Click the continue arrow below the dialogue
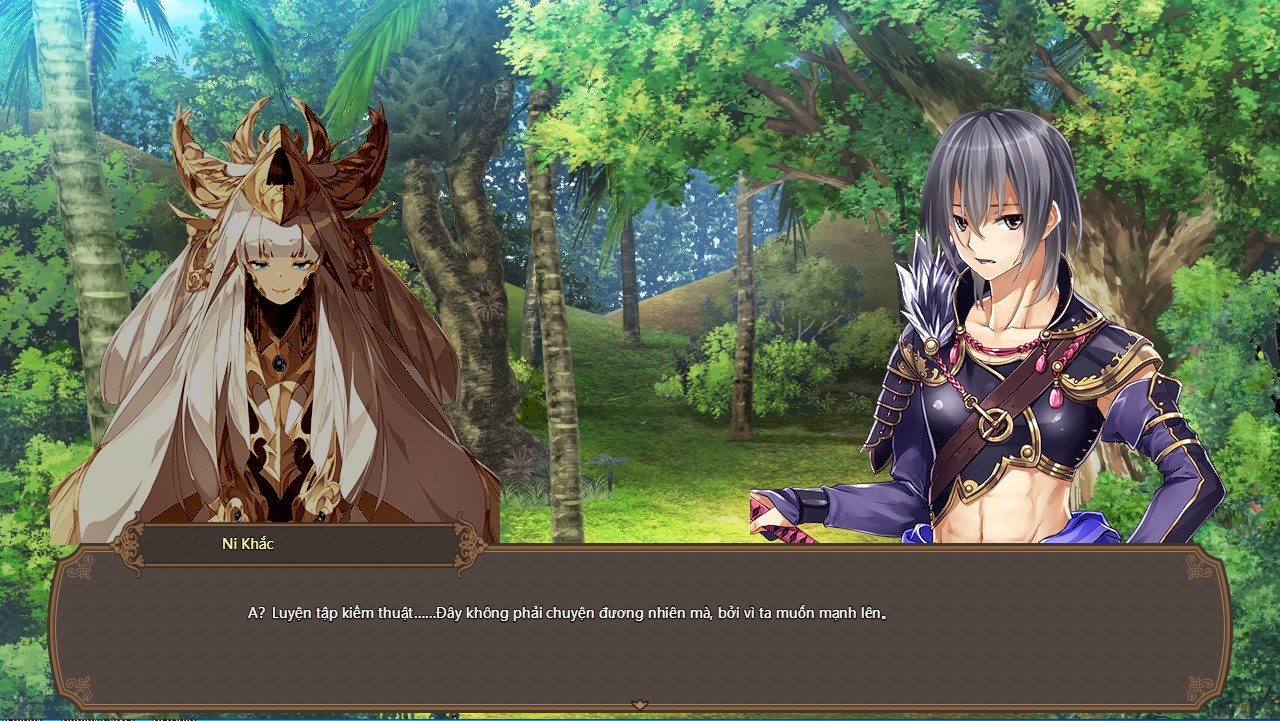This screenshot has width=1280, height=721. click(x=640, y=705)
